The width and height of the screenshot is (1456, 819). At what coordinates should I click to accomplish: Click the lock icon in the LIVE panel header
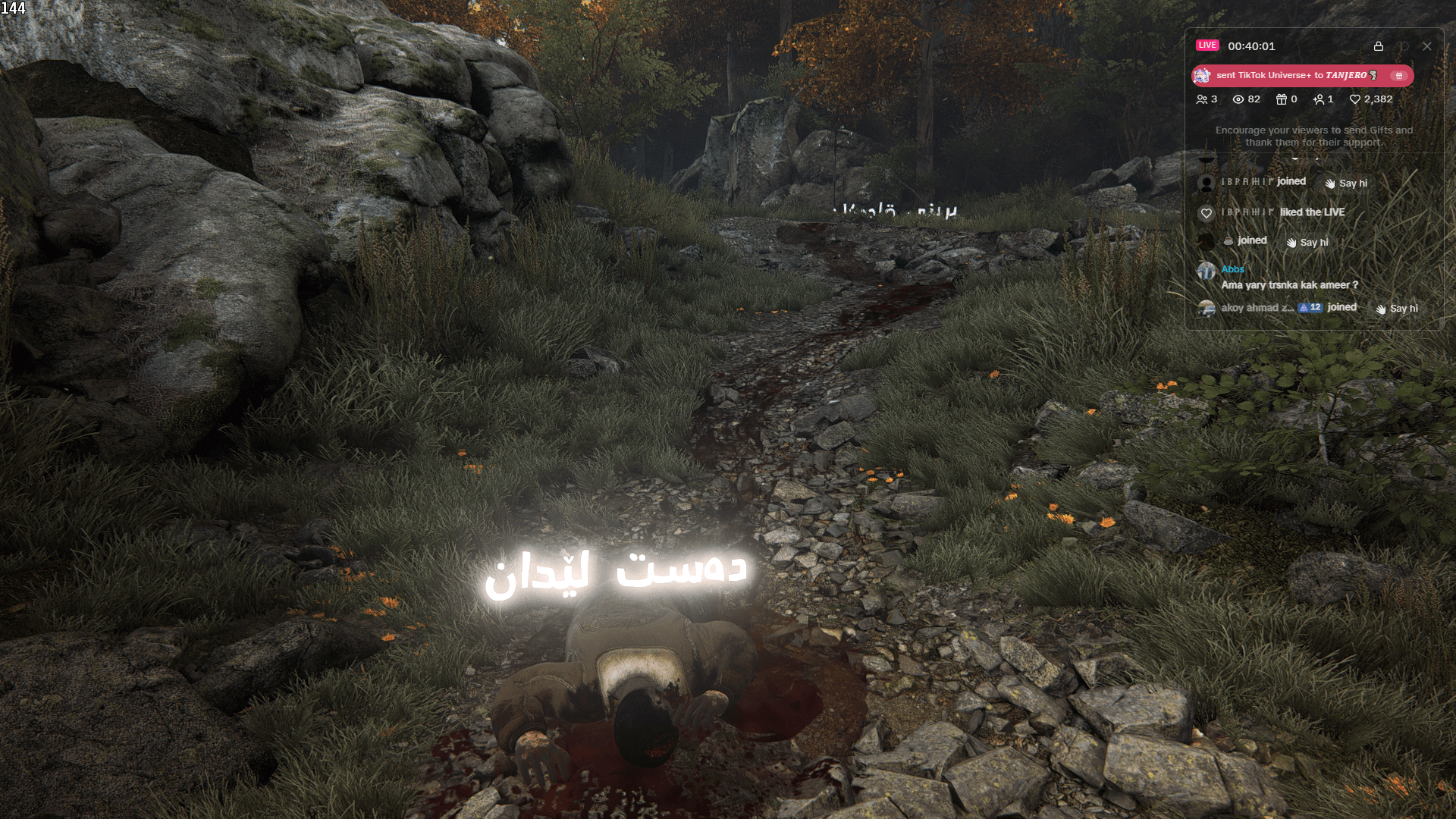[1379, 46]
